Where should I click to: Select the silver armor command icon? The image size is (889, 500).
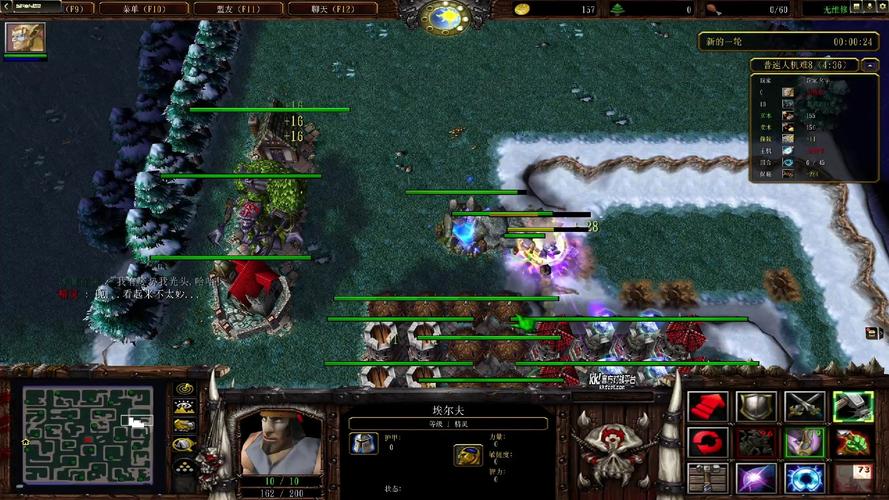[755, 406]
